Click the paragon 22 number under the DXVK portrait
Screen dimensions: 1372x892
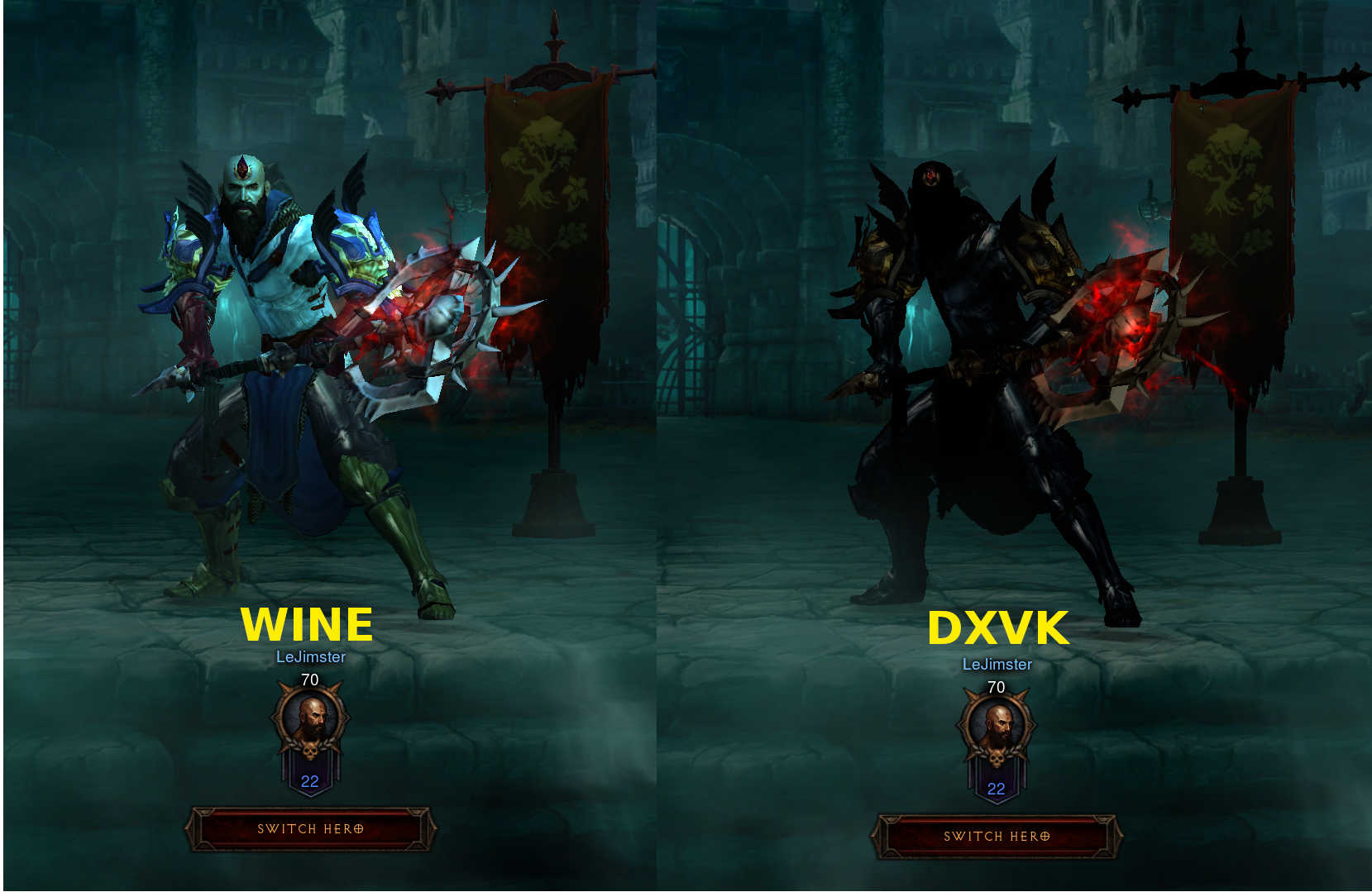996,788
